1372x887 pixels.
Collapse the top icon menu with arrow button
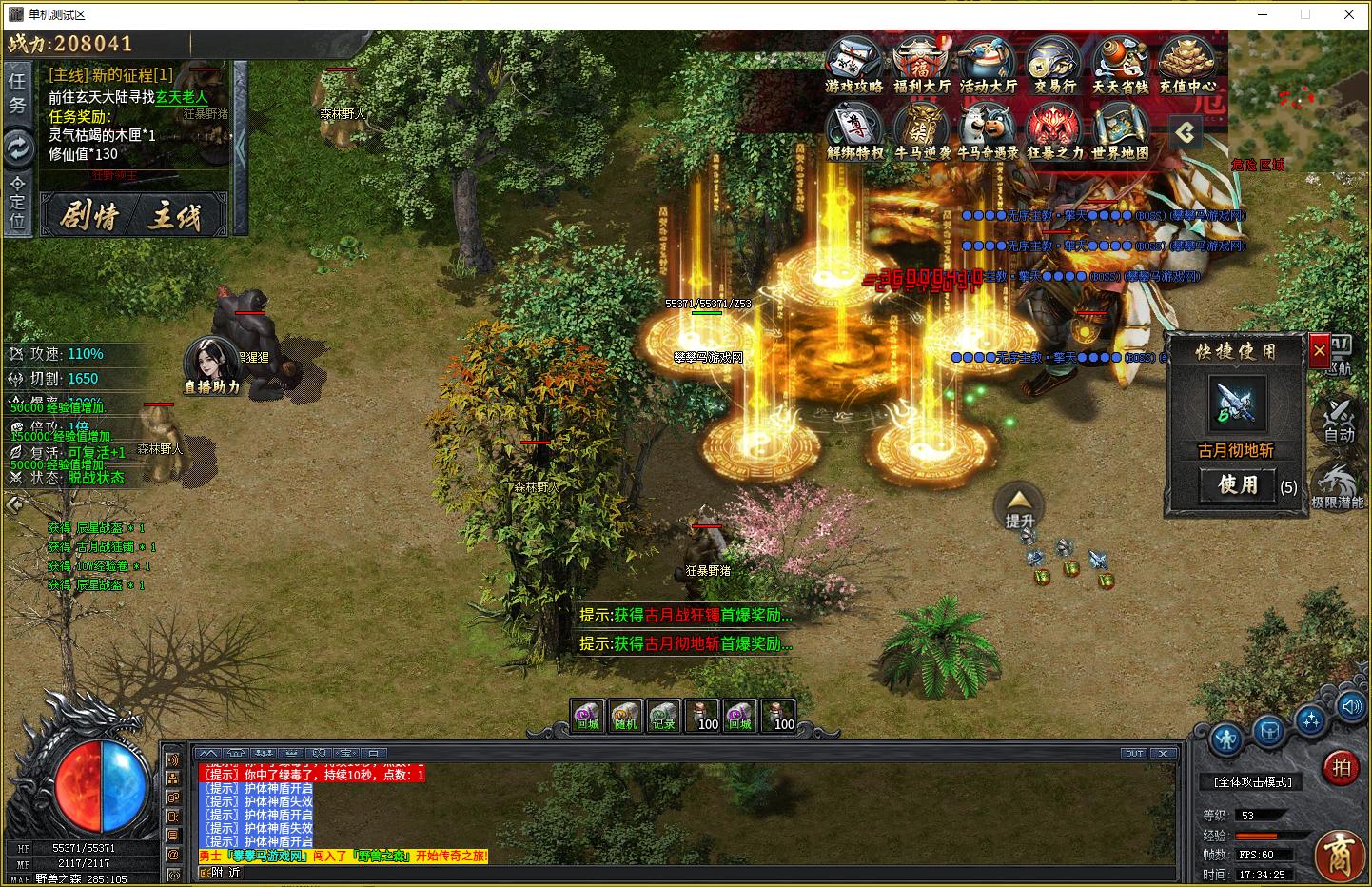click(x=1185, y=132)
